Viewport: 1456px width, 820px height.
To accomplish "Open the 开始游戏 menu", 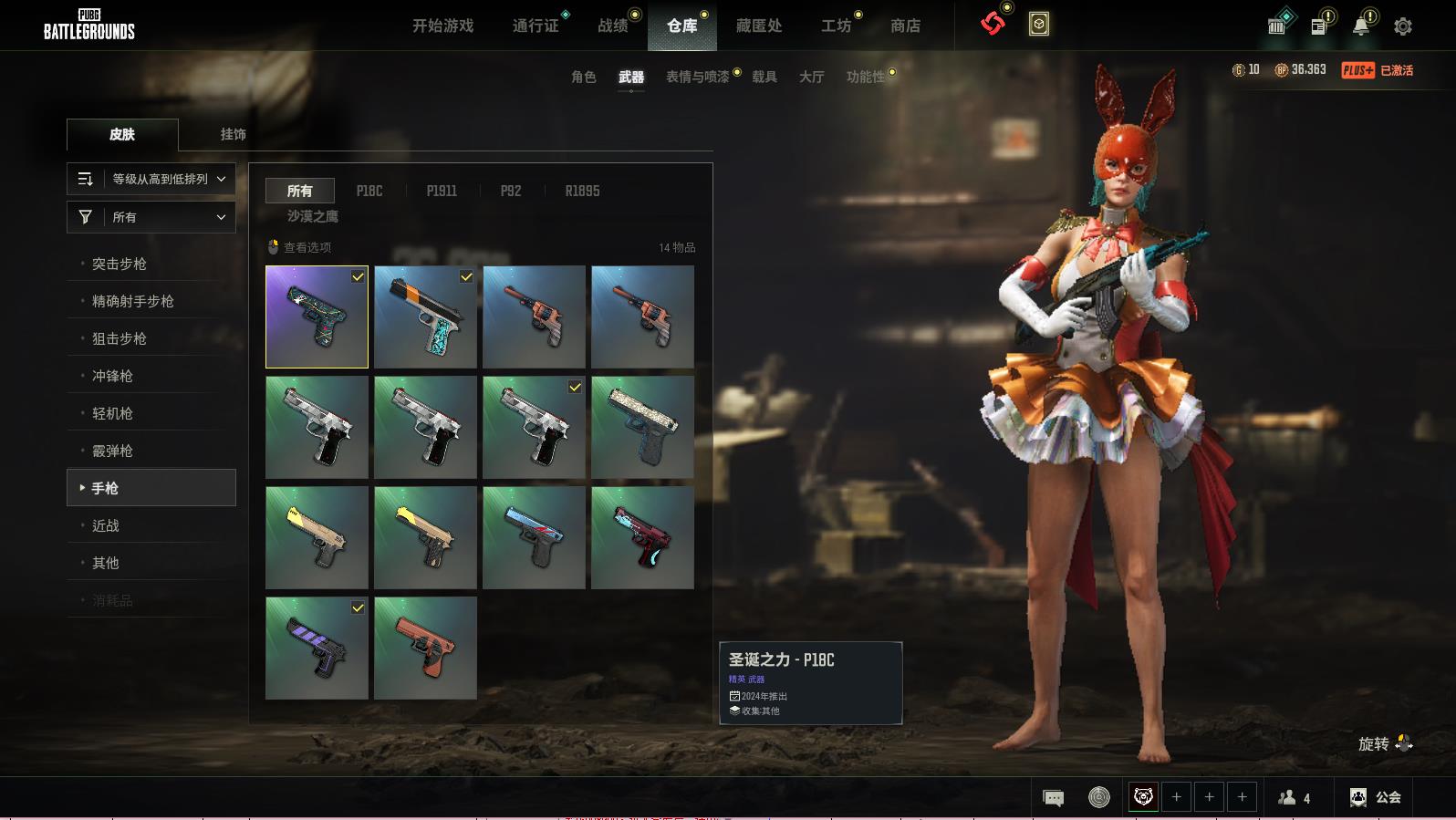I will click(x=442, y=26).
